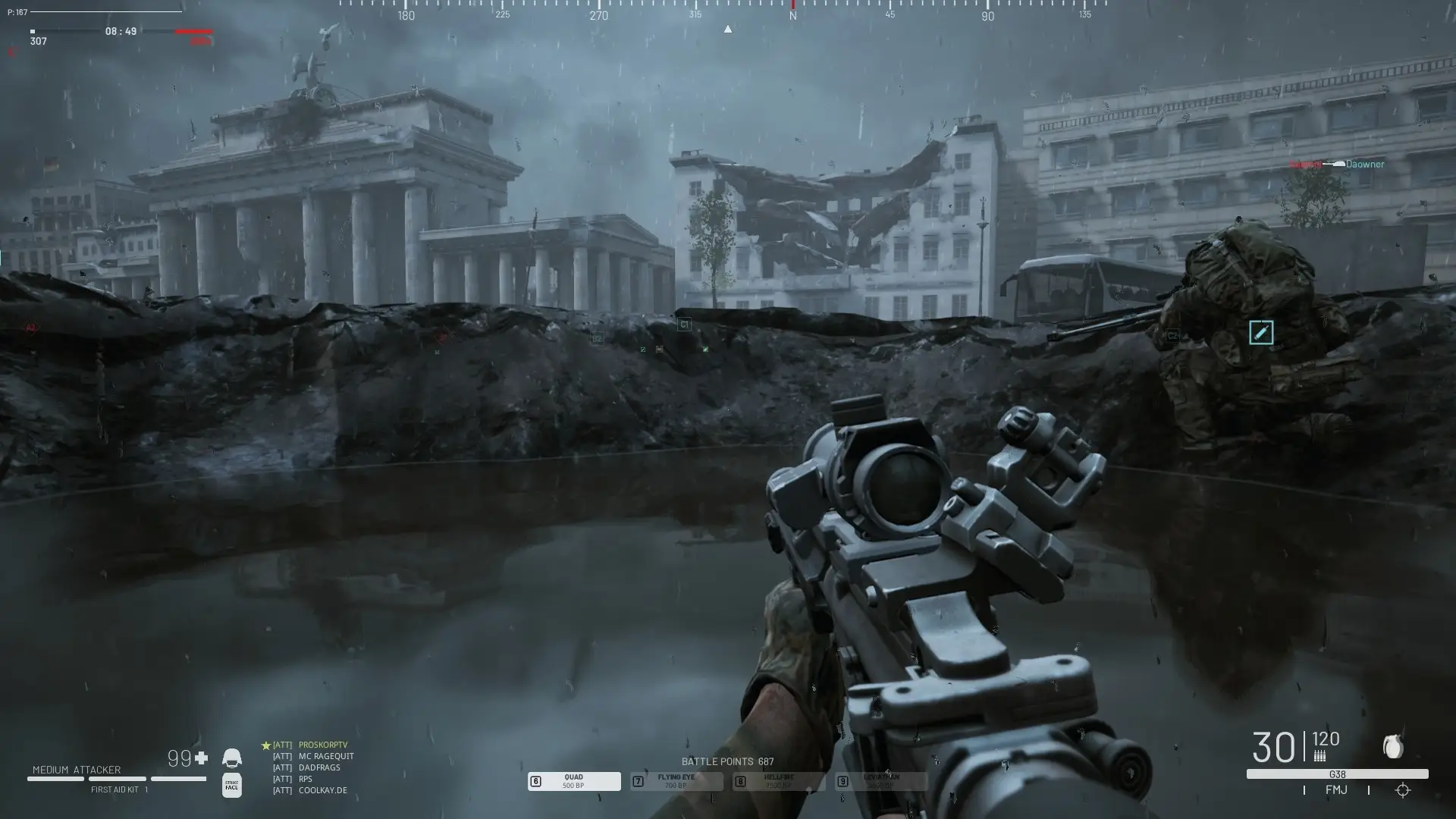Click the Strike Face body armor plate icon
The image size is (1456, 819).
point(231,786)
